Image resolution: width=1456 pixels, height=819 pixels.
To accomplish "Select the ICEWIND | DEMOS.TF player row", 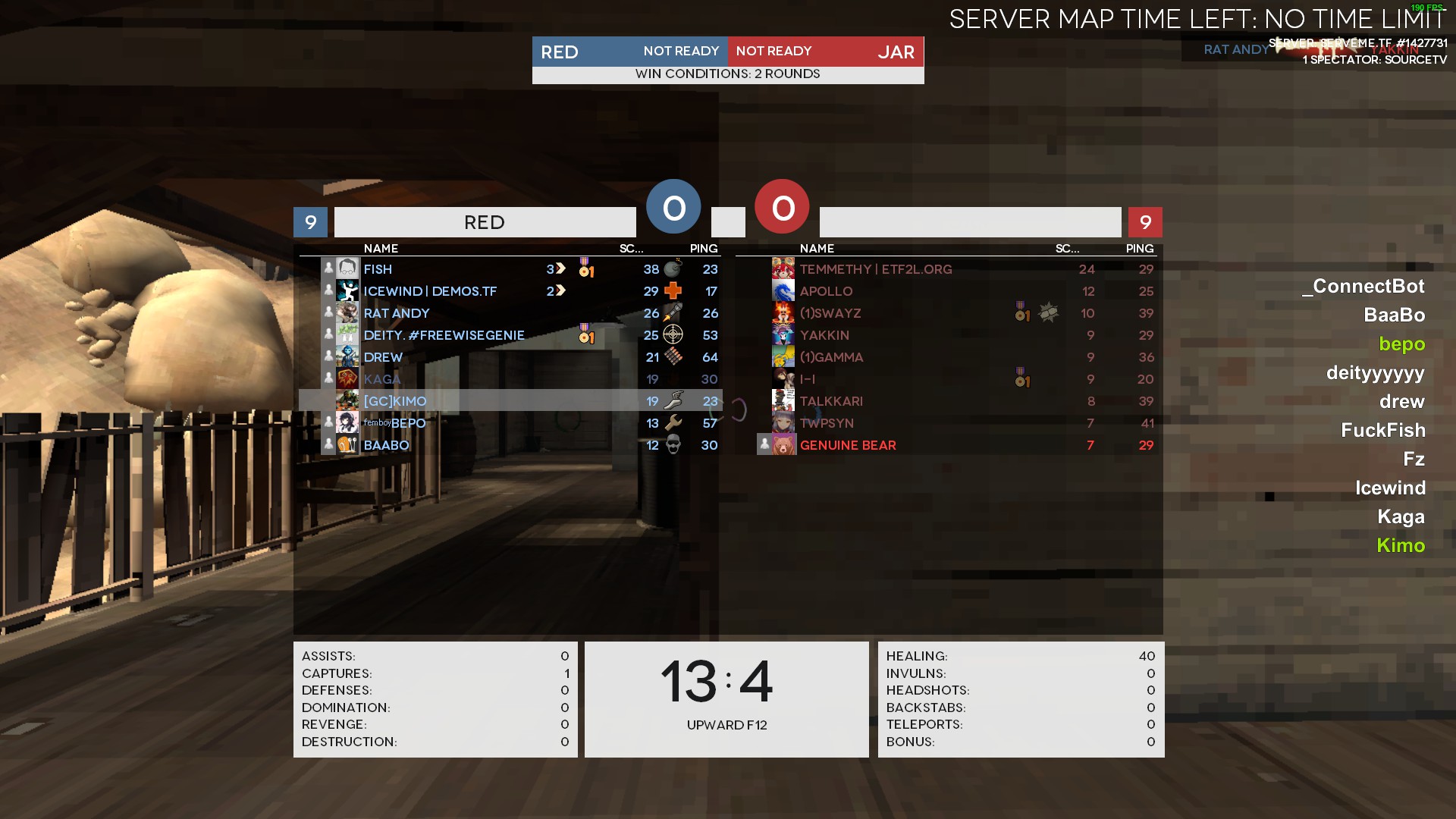I will pos(430,291).
